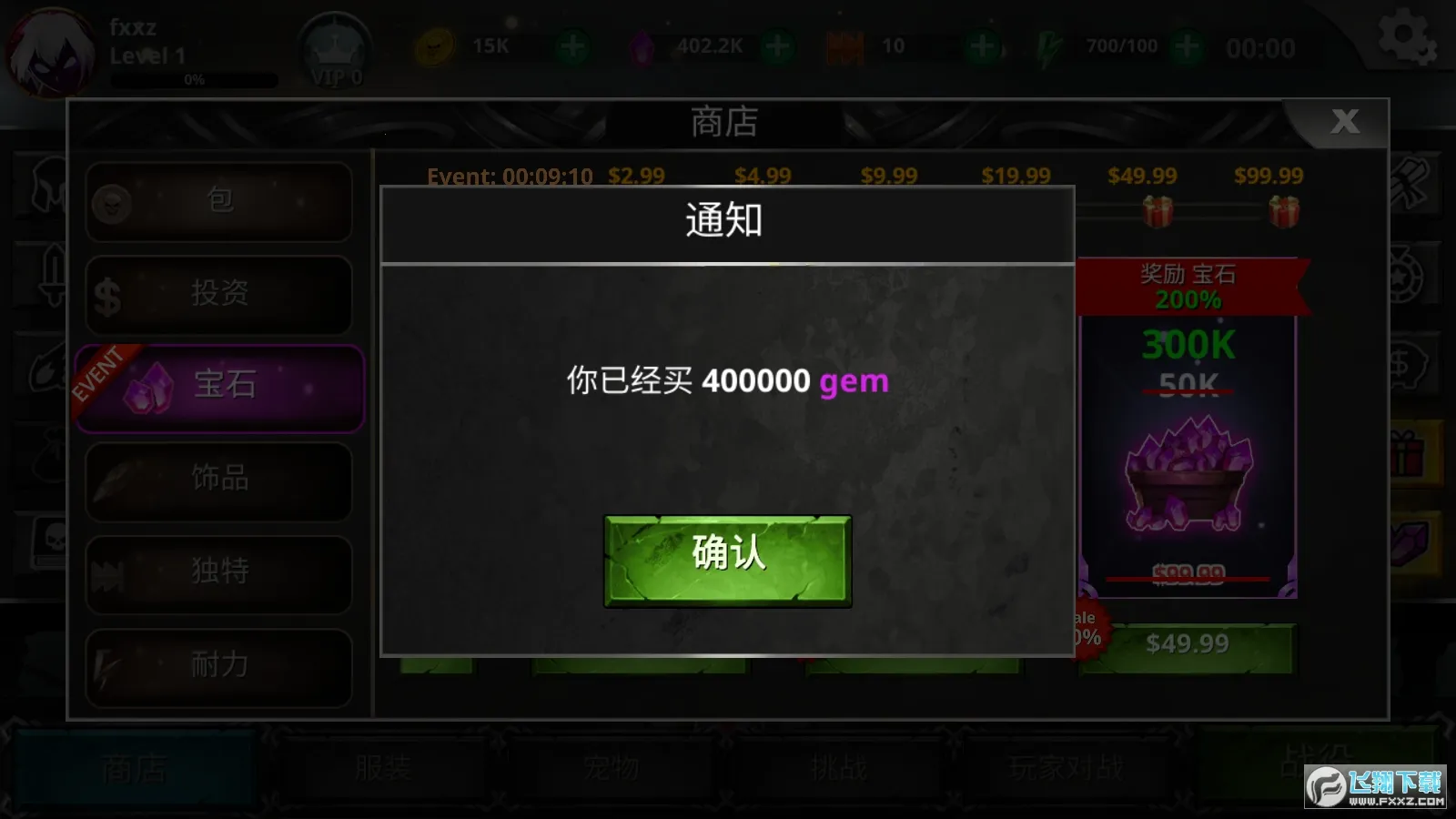
Task: Select the 投资 shop tab
Action: [218, 293]
